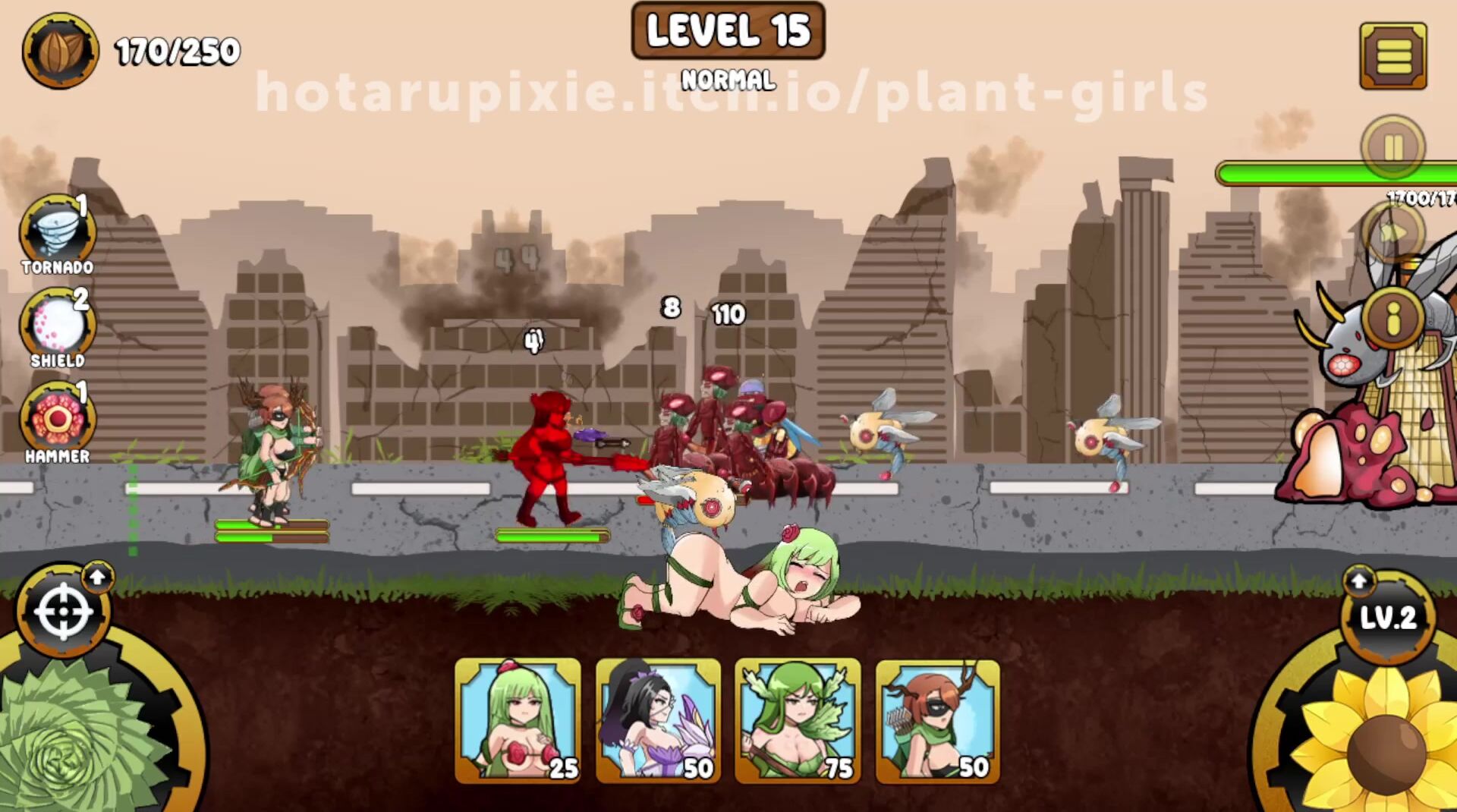The width and height of the screenshot is (1457, 812).
Task: Upgrade the sunflower LV.2 badge
Action: point(1386,615)
